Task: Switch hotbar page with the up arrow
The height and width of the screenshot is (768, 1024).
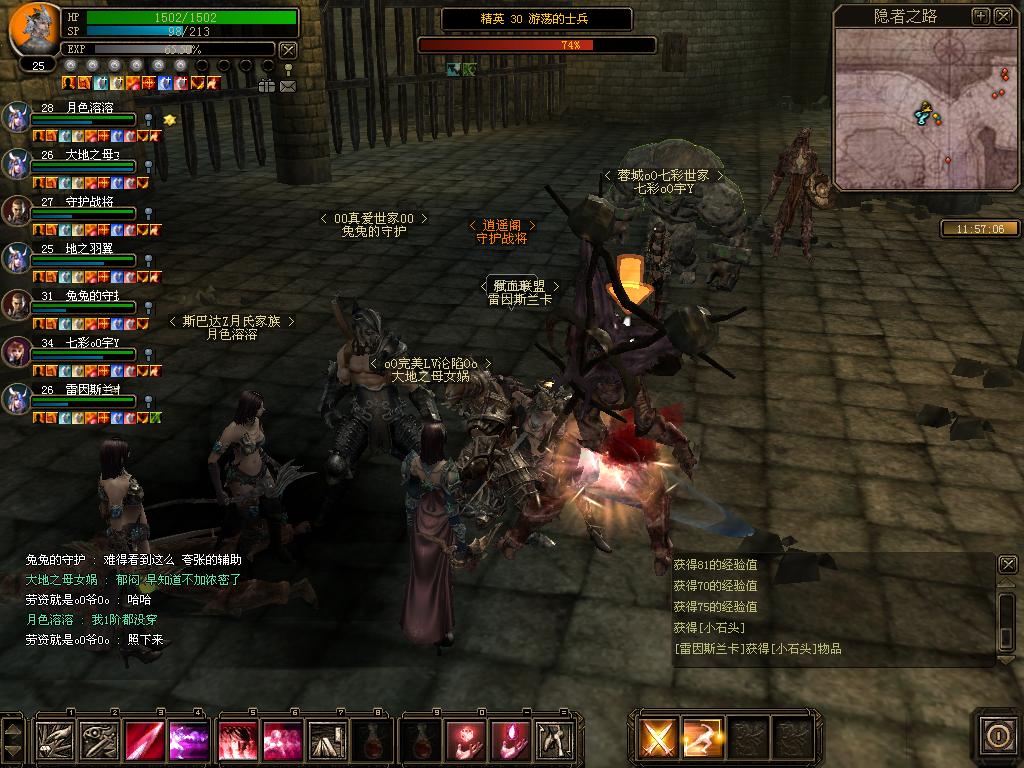Action: coord(13,728)
